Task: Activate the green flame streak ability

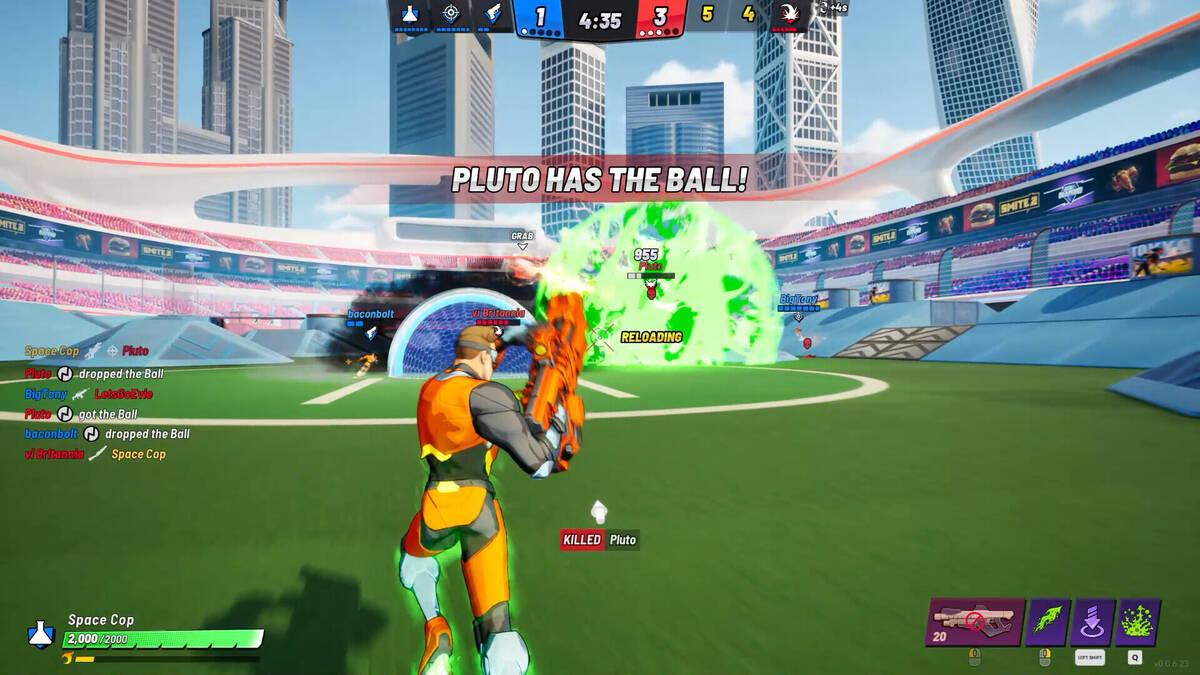Action: [1047, 622]
